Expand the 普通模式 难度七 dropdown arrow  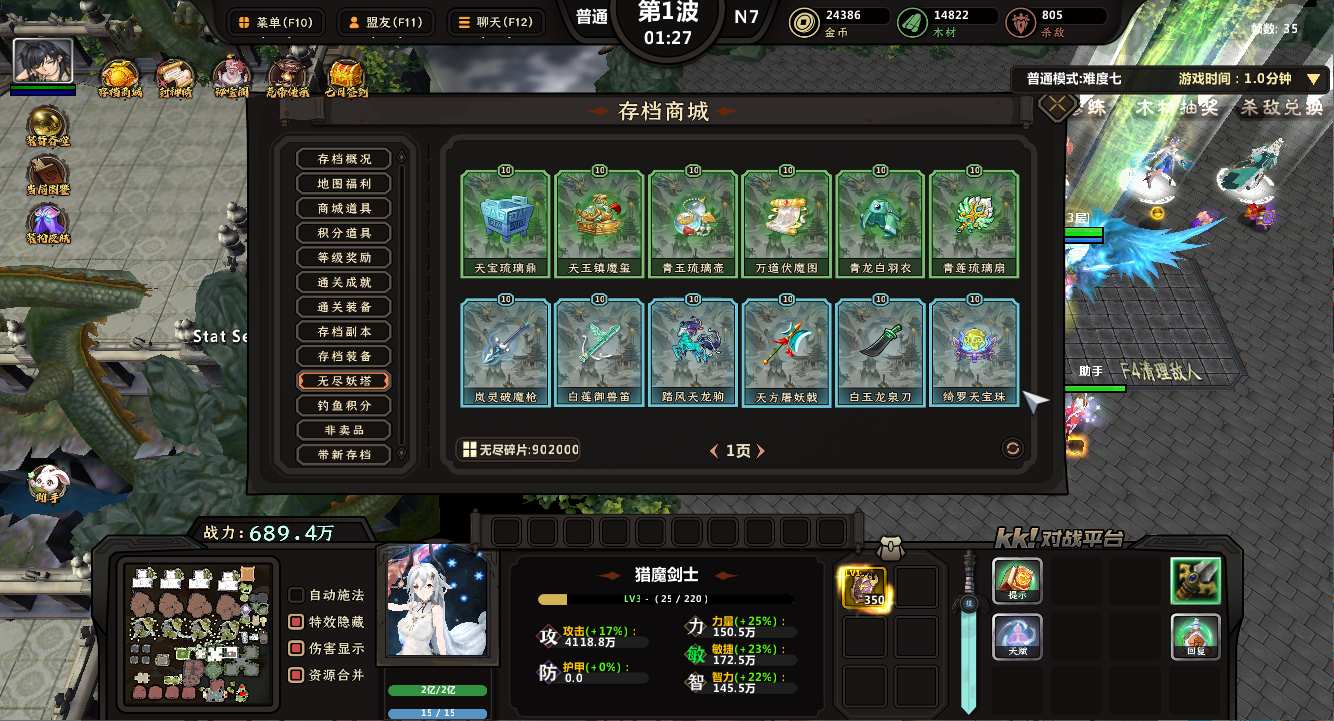click(x=1313, y=79)
